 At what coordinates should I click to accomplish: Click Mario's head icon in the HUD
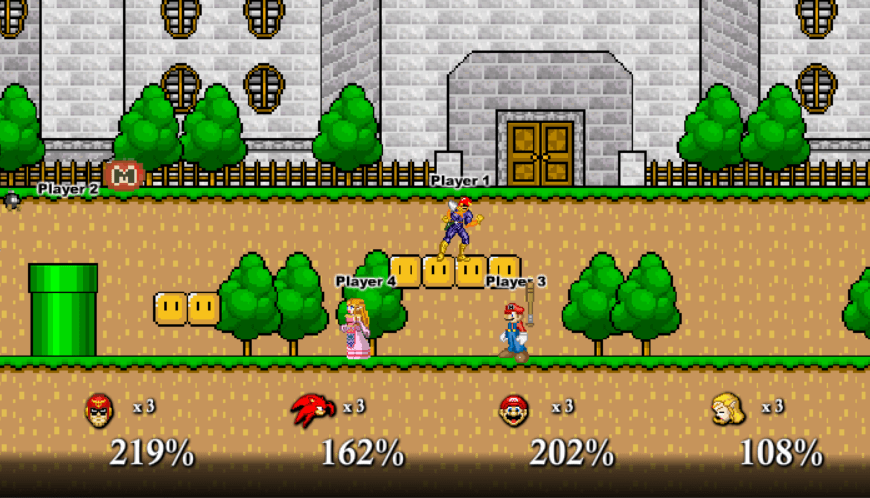[514, 410]
